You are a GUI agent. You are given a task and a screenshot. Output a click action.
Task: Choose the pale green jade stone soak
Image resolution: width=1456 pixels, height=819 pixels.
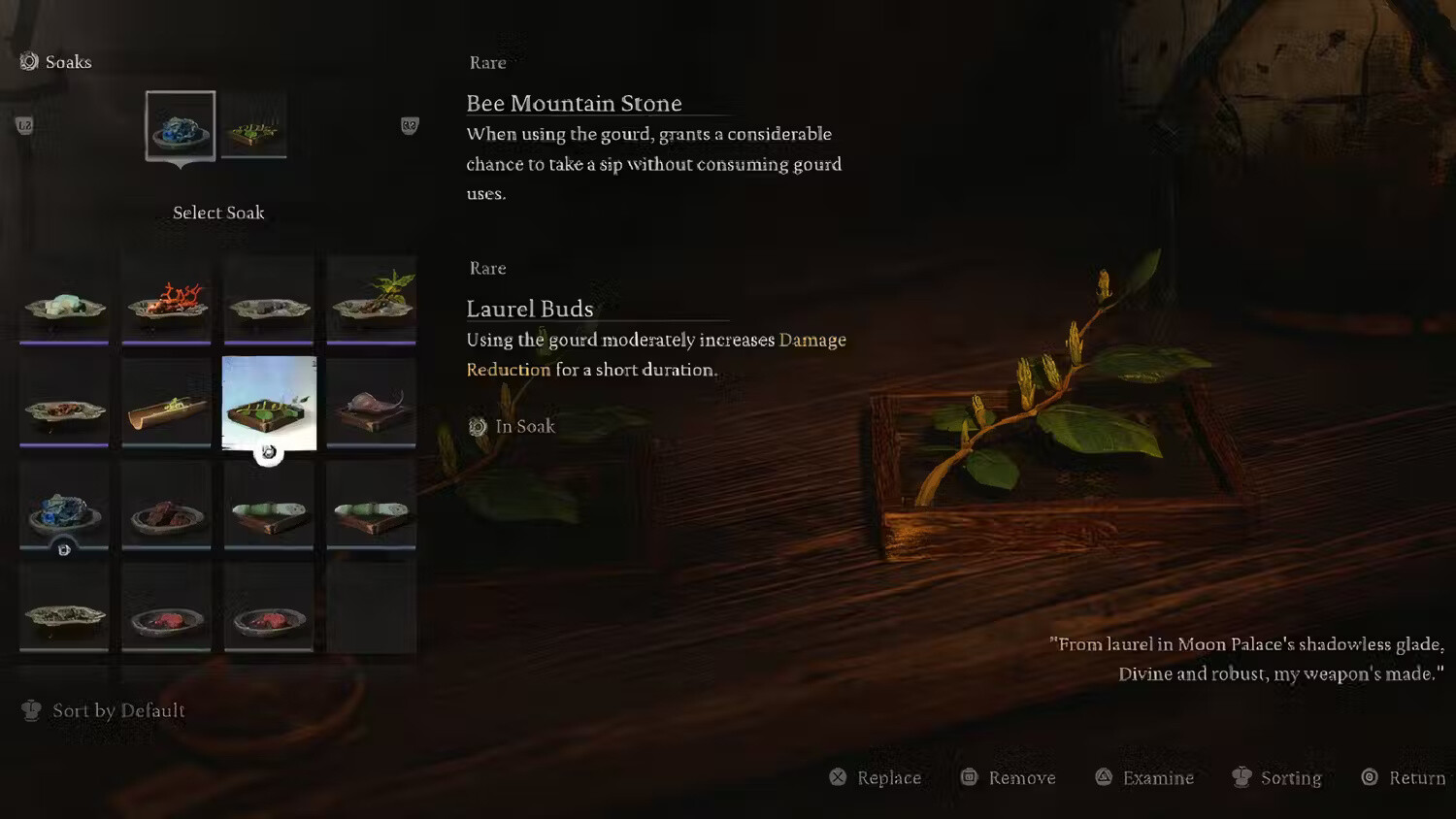(x=64, y=301)
